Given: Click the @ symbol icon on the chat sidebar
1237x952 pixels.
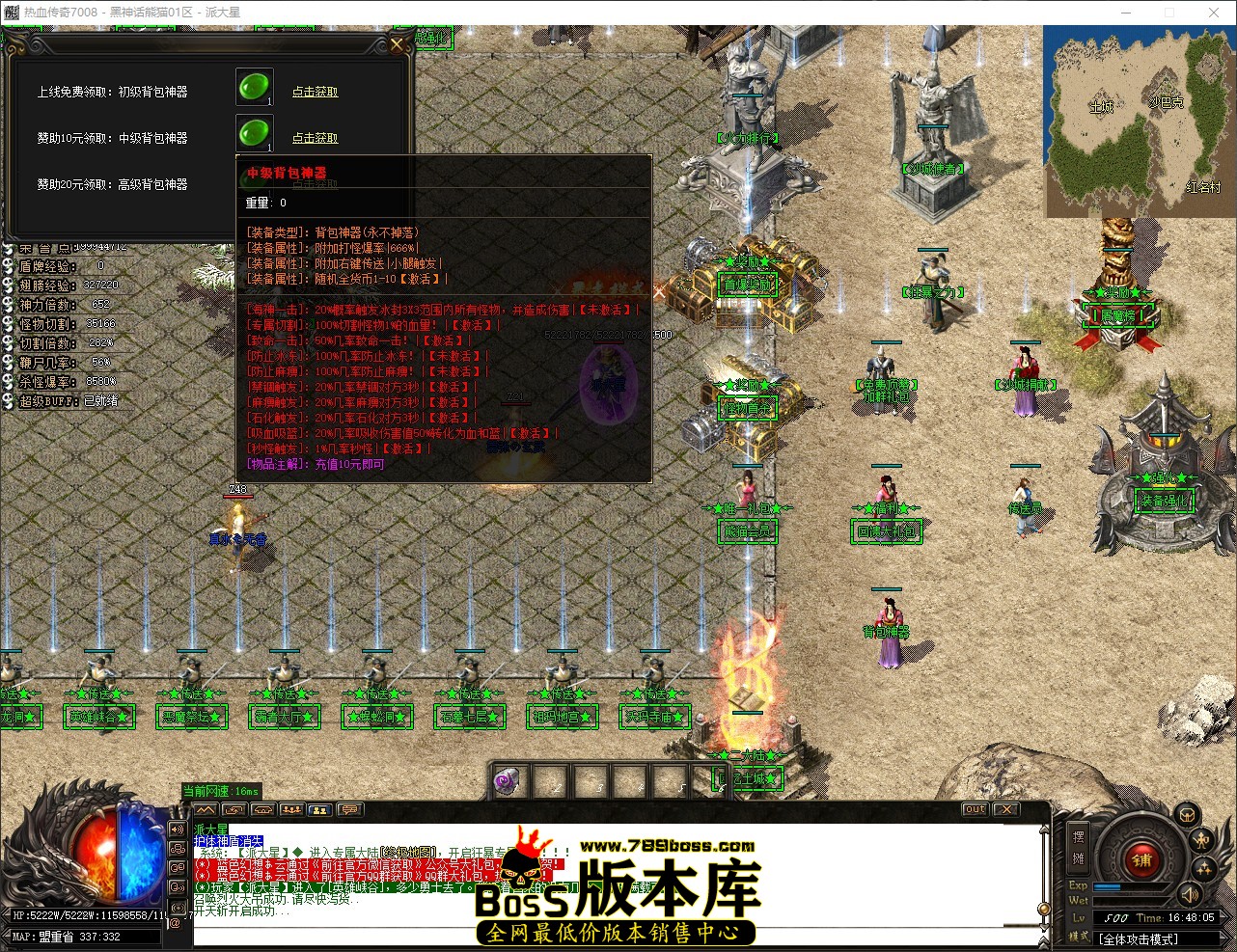Looking at the screenshot, I should point(176,923).
